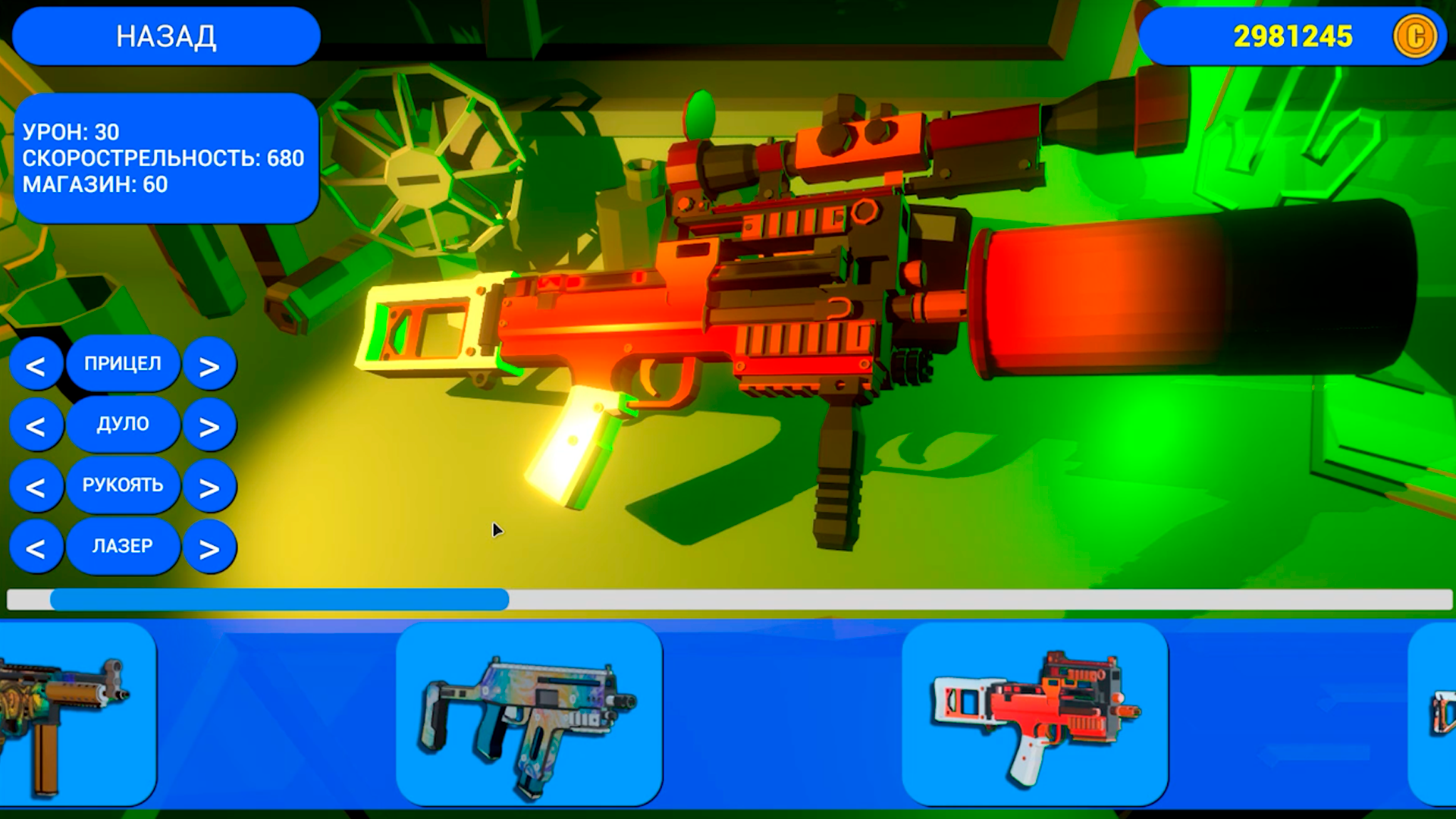Viewport: 1456px width, 819px height.
Task: Click the next arrow for ЛАЗЕР
Action: click(210, 546)
